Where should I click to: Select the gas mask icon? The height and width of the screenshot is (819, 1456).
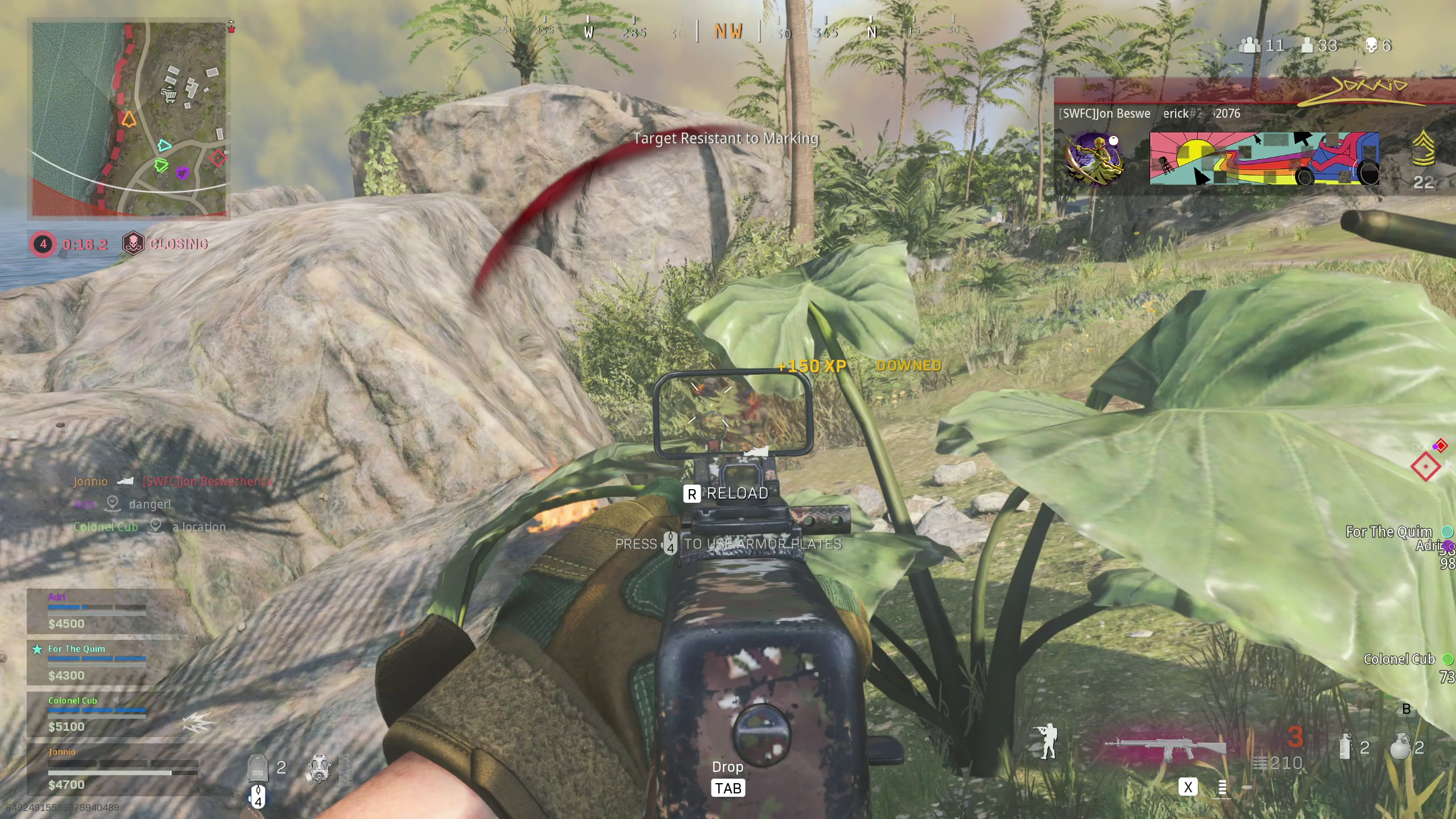point(318,770)
